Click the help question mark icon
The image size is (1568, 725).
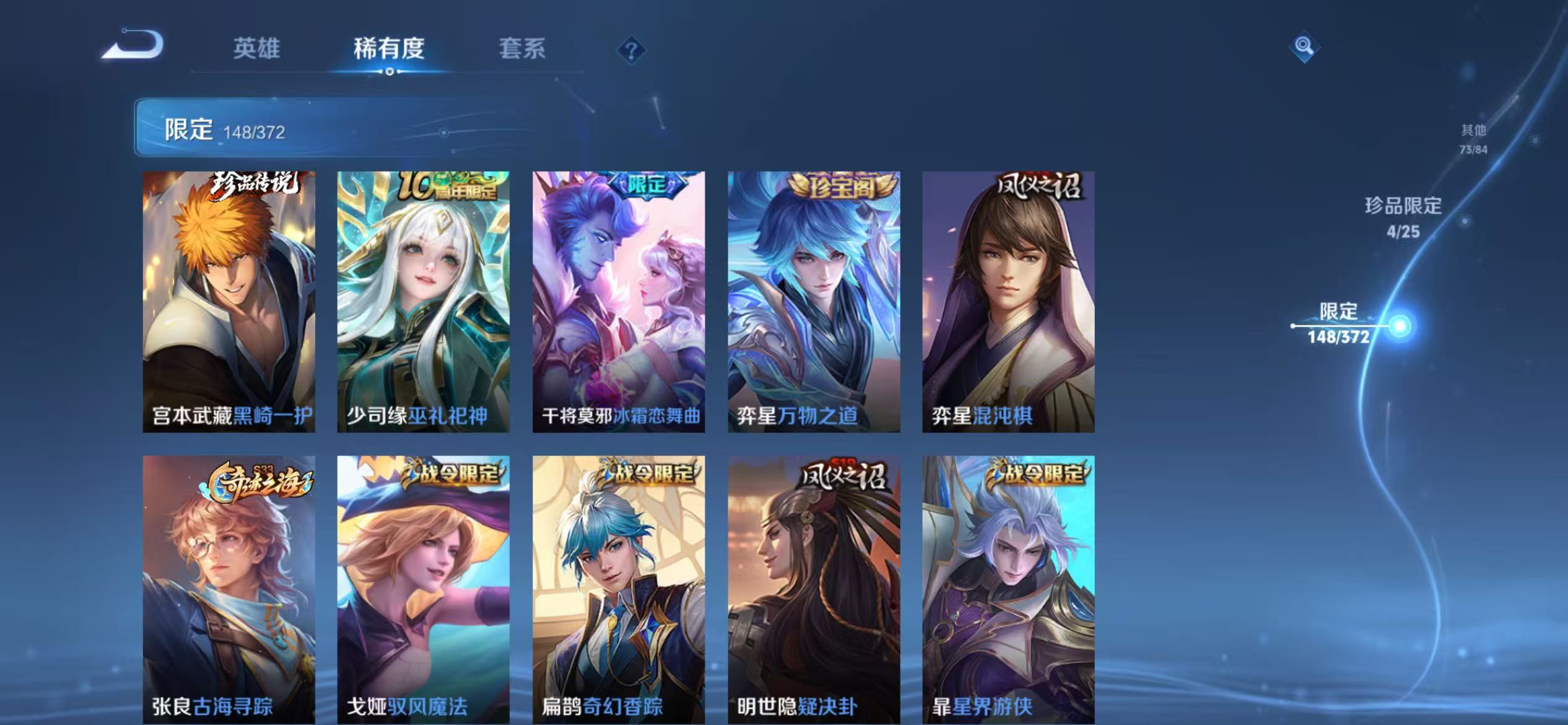tap(630, 50)
